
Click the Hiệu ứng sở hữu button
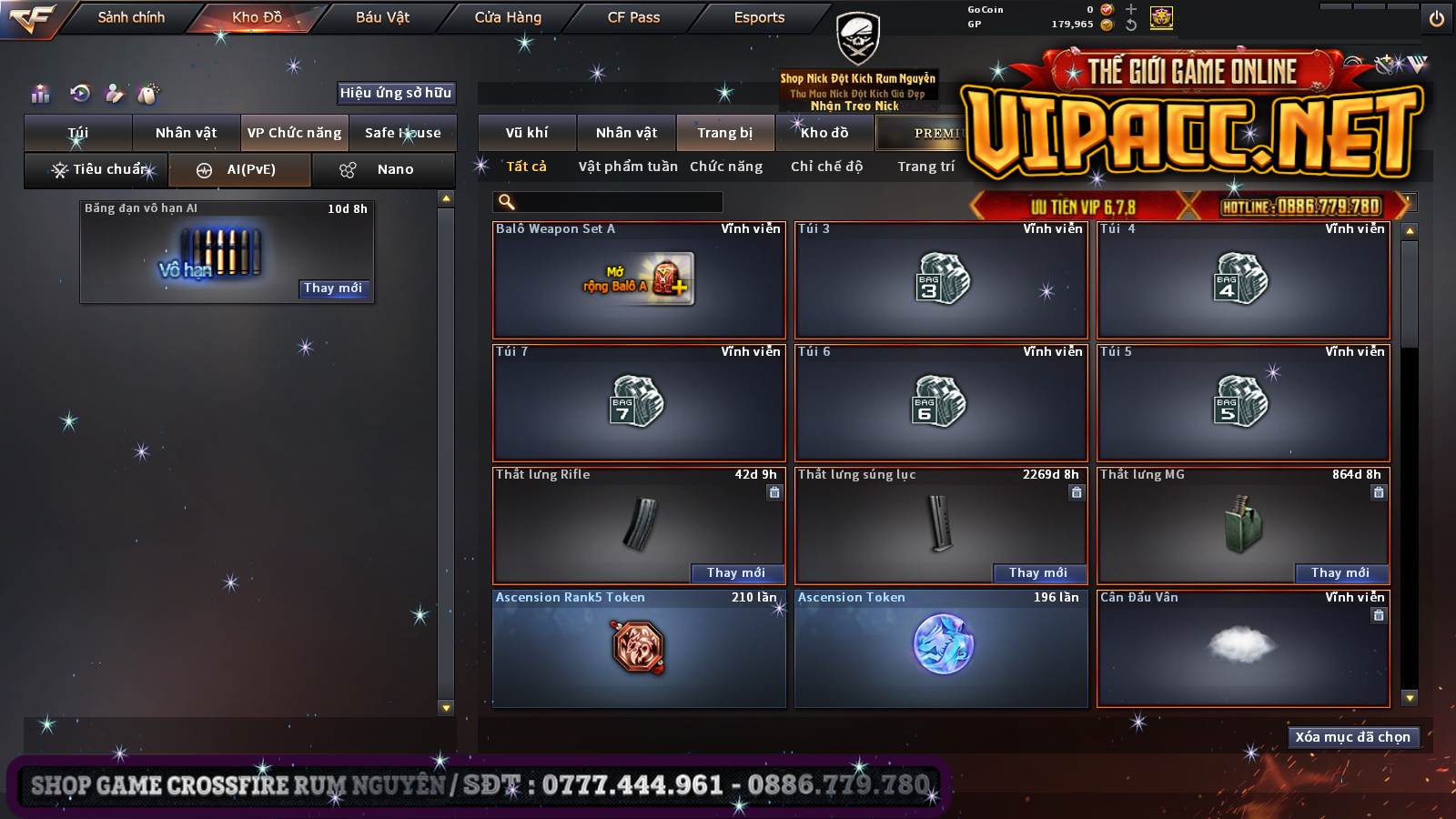tap(396, 93)
